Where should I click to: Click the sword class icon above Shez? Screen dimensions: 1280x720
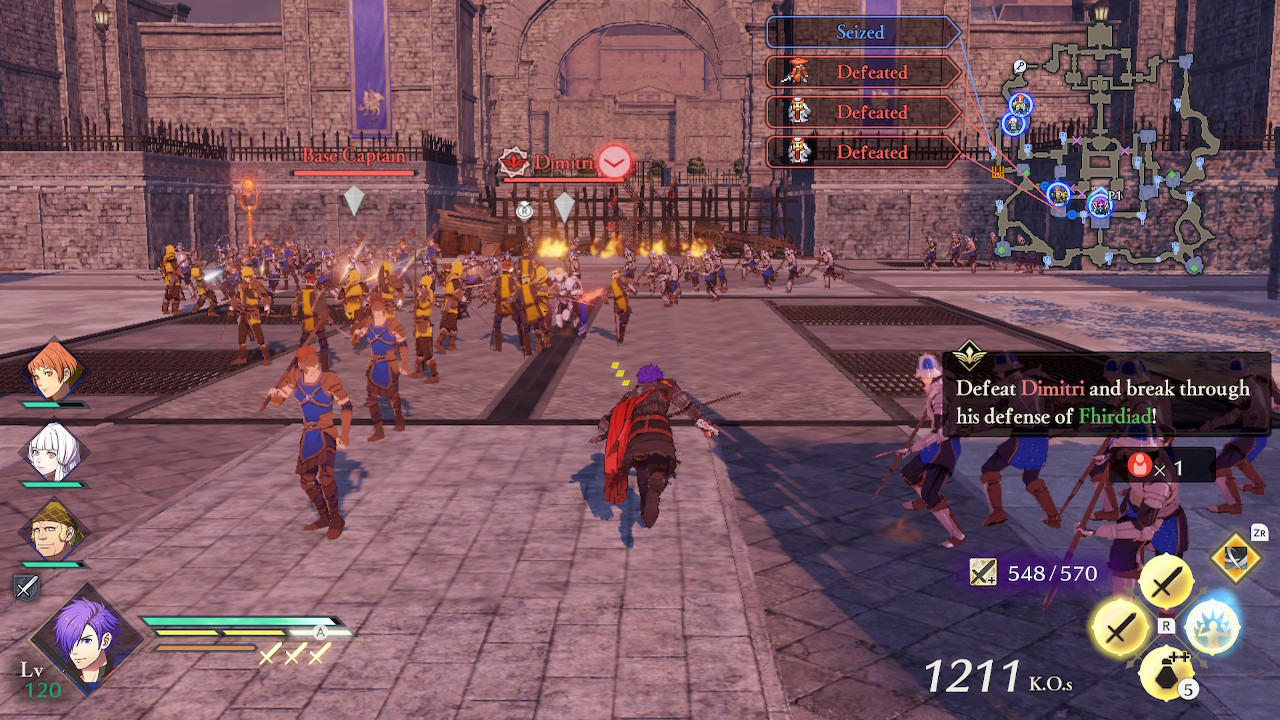point(27,587)
